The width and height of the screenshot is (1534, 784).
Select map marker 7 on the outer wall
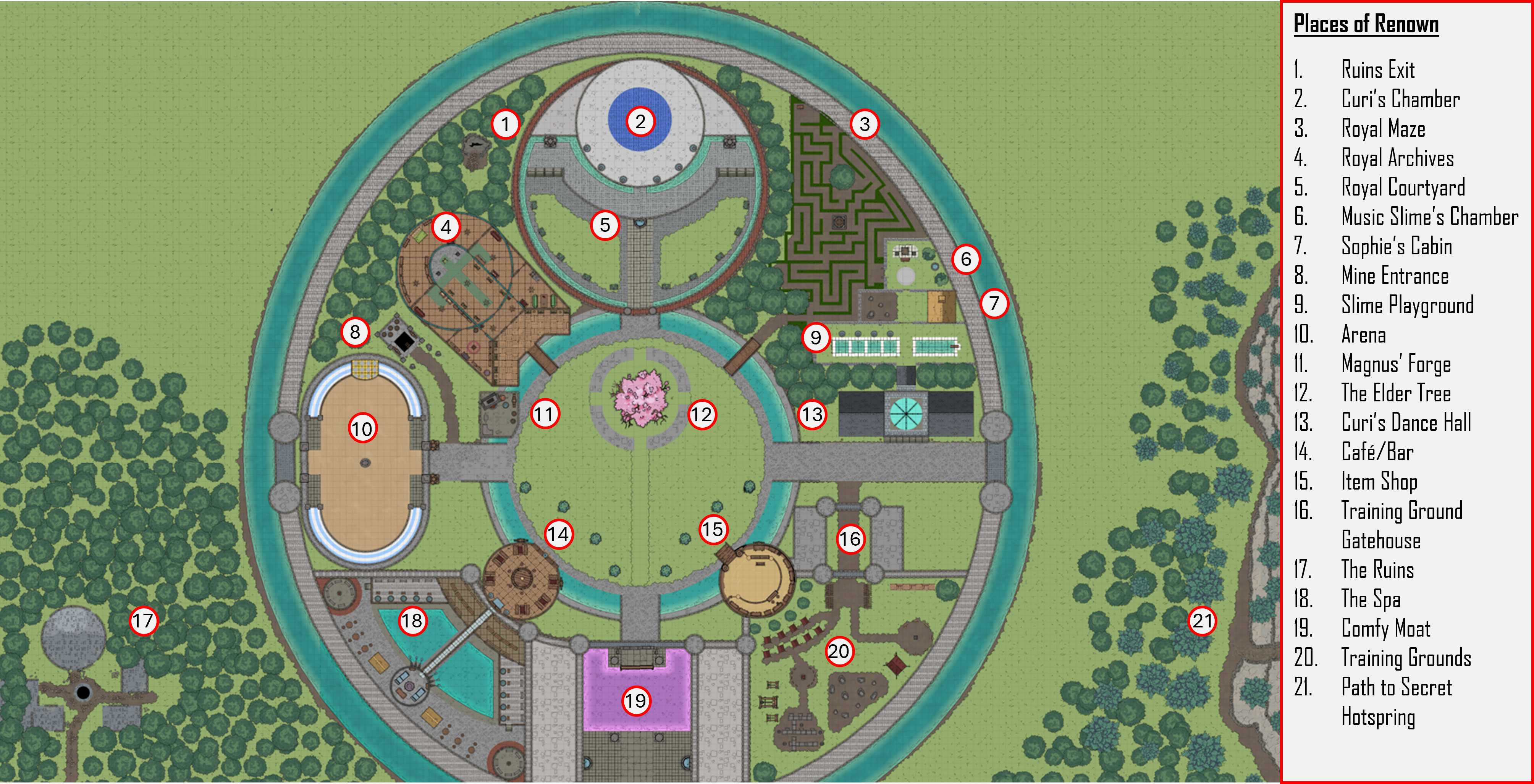tap(994, 304)
